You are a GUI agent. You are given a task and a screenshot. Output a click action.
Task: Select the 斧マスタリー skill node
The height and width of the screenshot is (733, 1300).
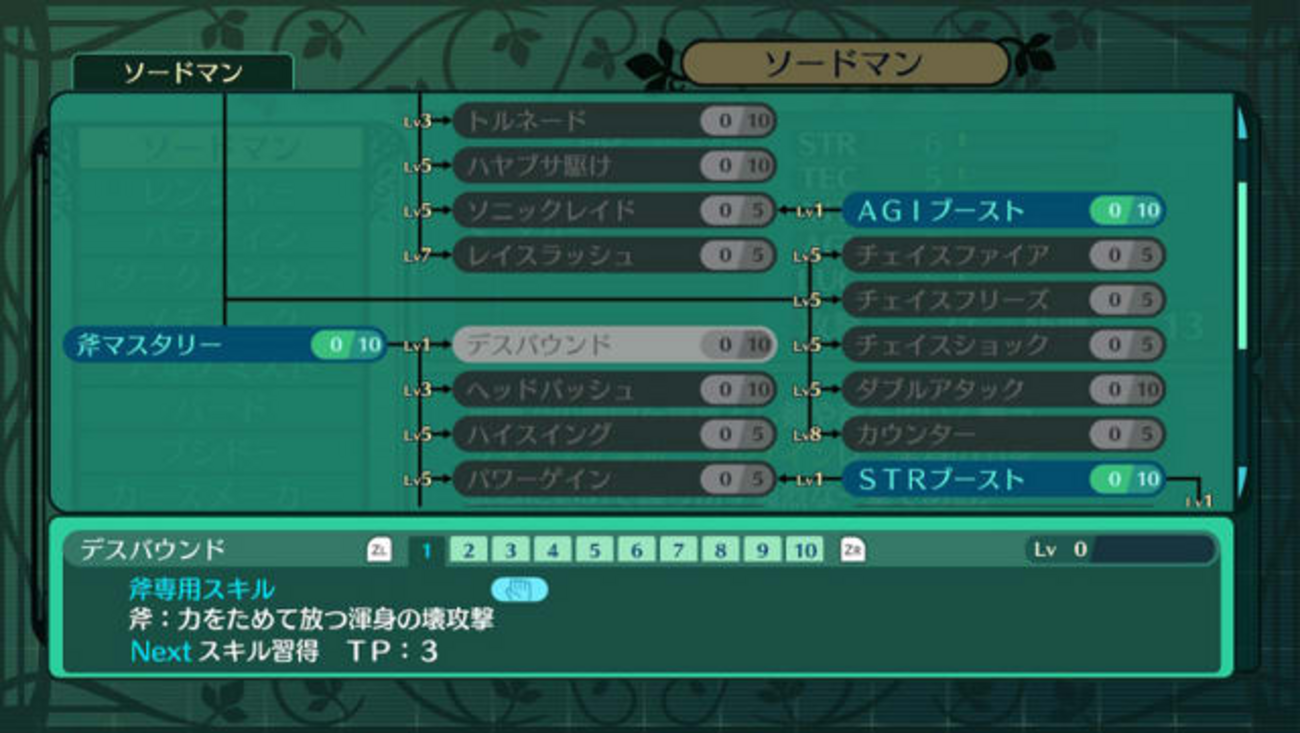point(225,345)
